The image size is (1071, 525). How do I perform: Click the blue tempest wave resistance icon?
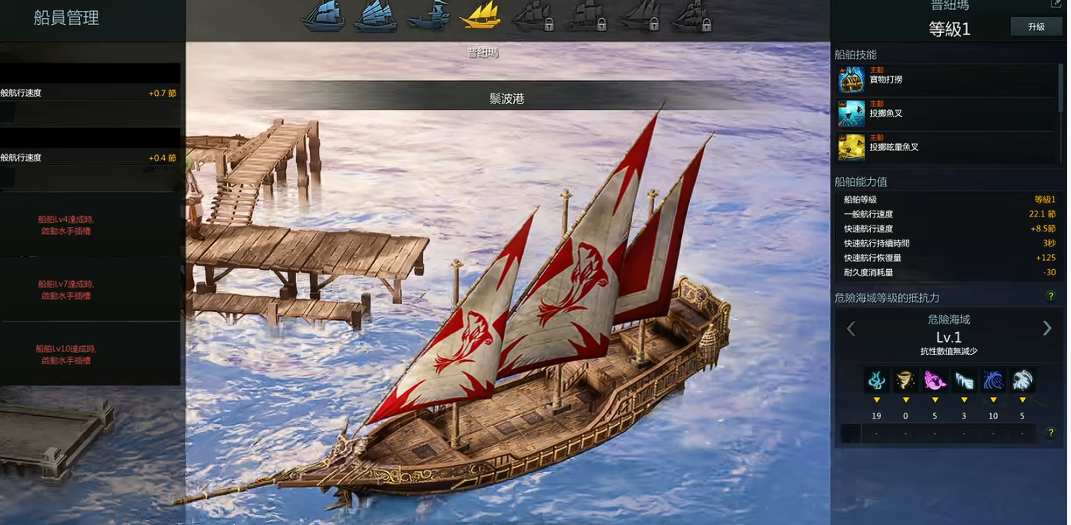pos(993,380)
